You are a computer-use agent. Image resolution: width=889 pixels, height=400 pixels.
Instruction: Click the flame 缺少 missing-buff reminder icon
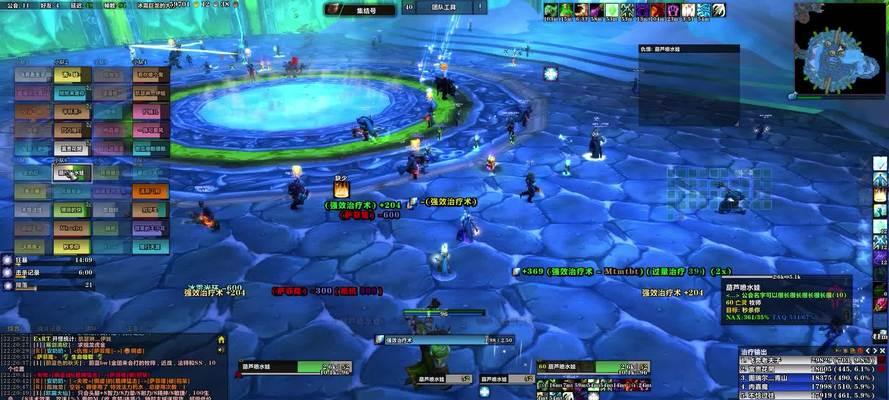tap(341, 188)
